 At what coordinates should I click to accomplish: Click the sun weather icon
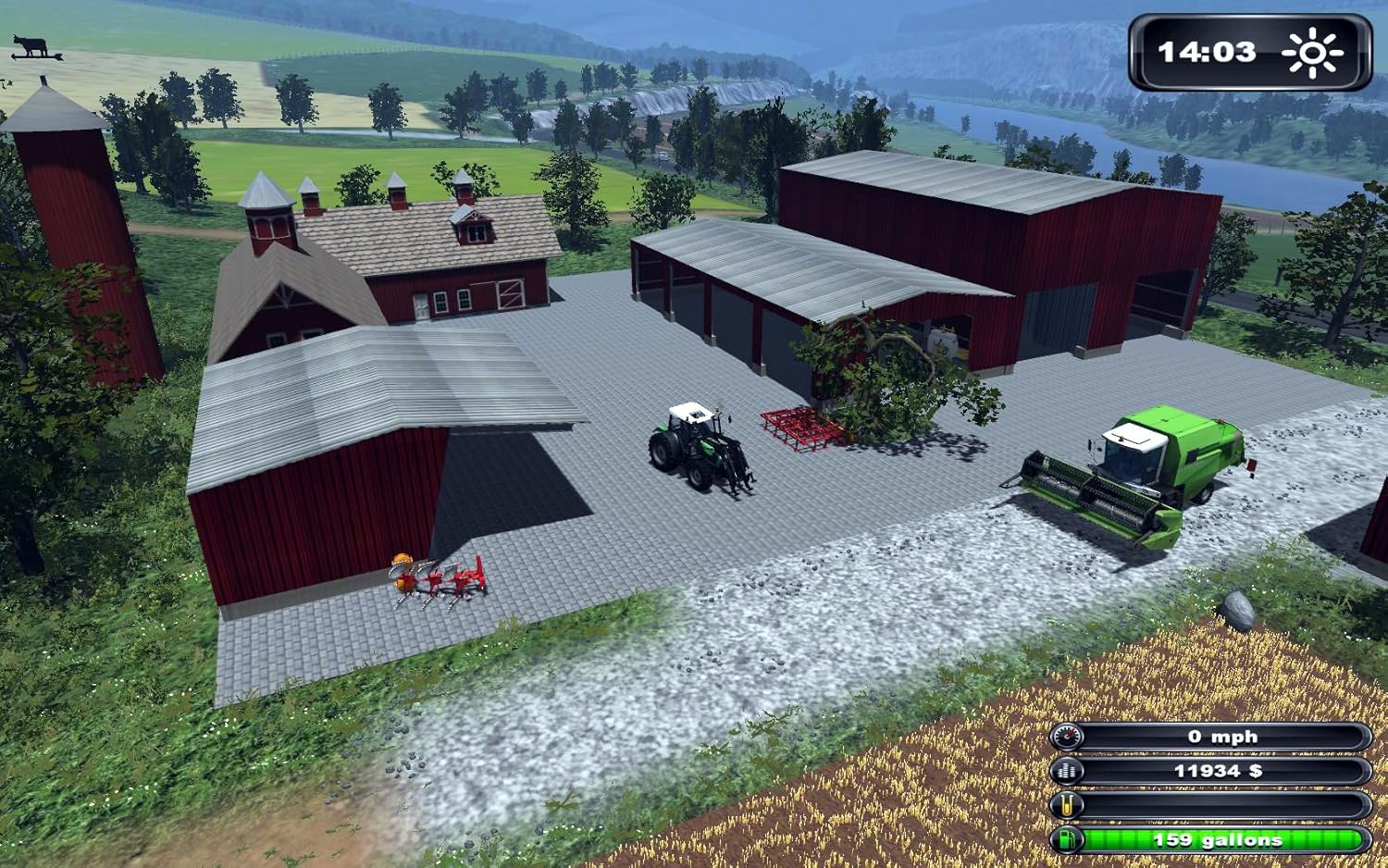coord(1312,53)
